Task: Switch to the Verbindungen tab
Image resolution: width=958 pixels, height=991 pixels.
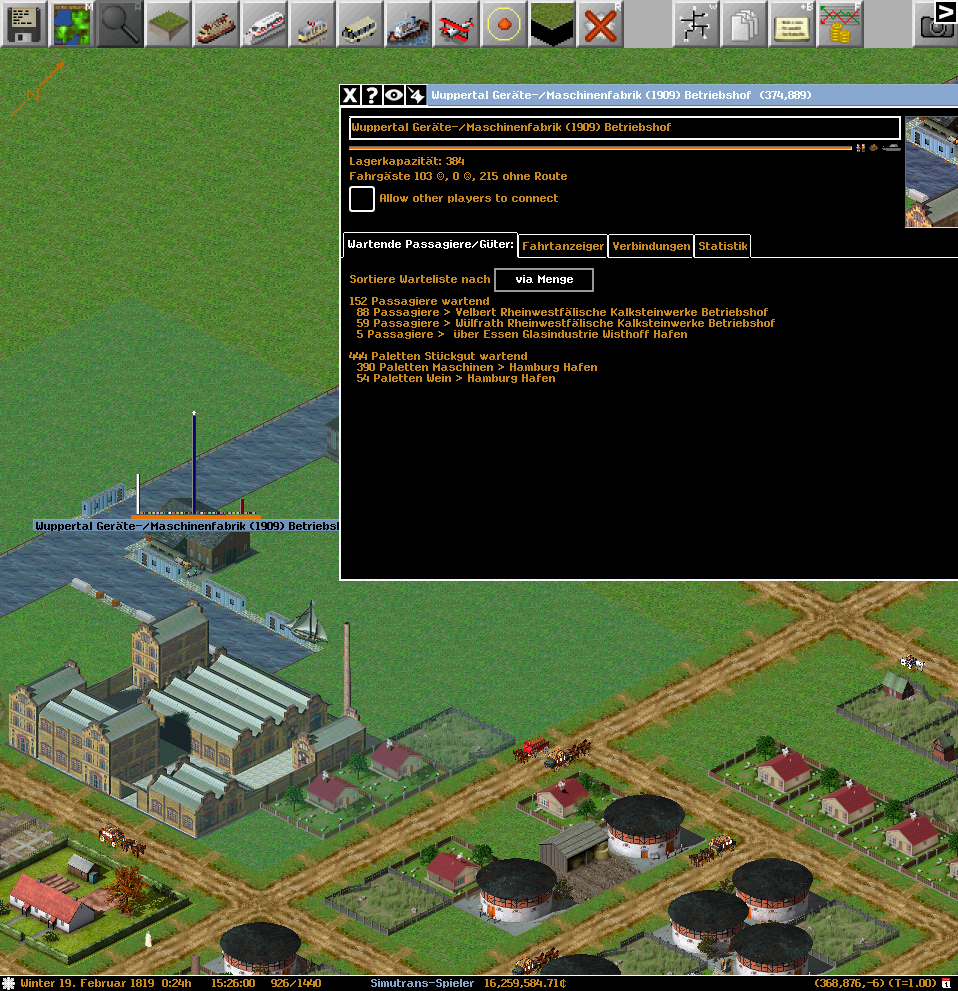Action: 651,246
